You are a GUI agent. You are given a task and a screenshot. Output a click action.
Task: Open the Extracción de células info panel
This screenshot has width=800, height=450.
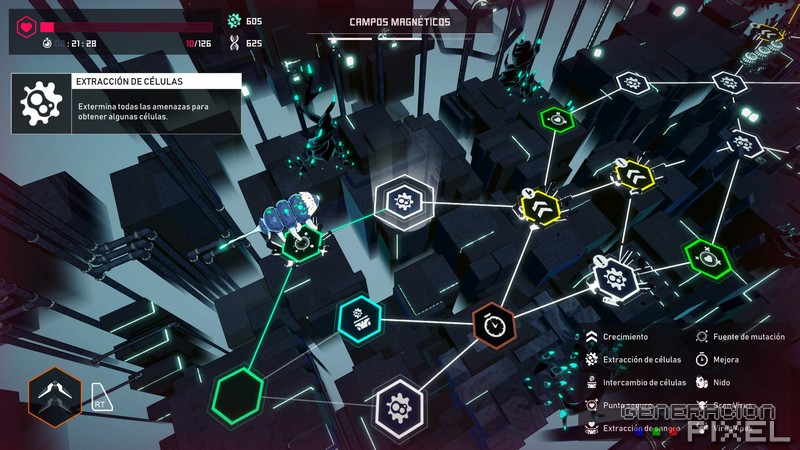click(126, 103)
